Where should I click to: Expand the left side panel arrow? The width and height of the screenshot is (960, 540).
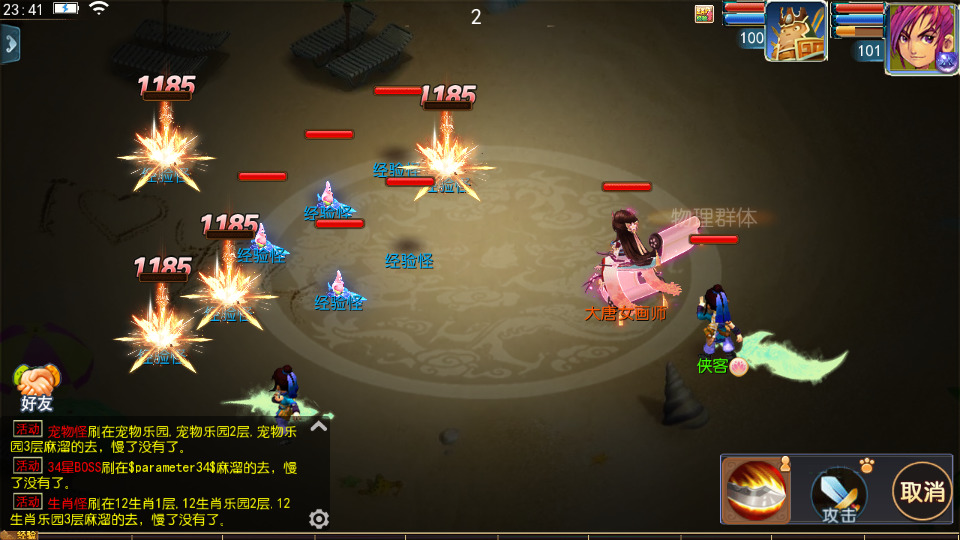pyautogui.click(x=10, y=44)
